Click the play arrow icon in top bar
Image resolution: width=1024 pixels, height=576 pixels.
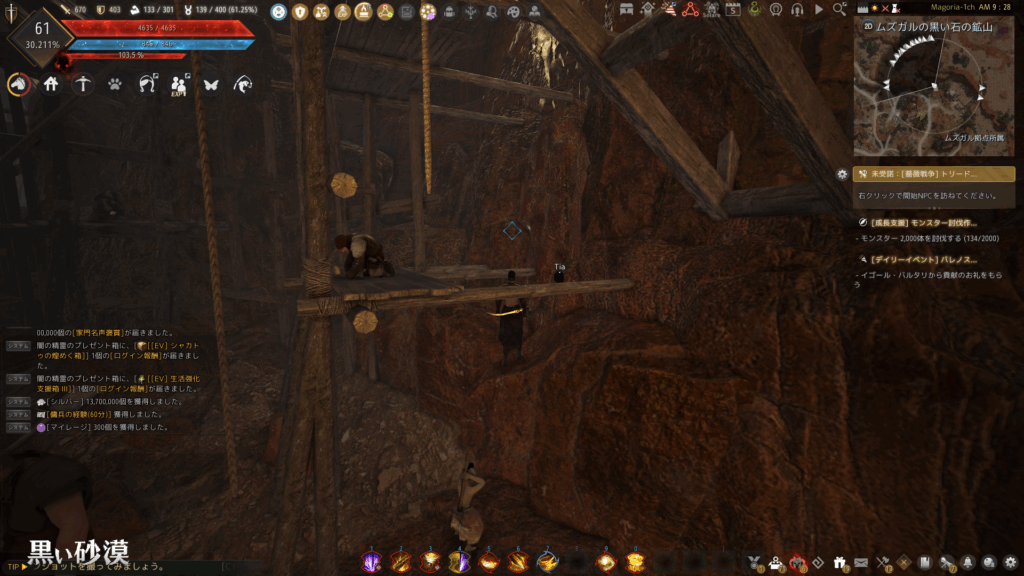pos(819,9)
